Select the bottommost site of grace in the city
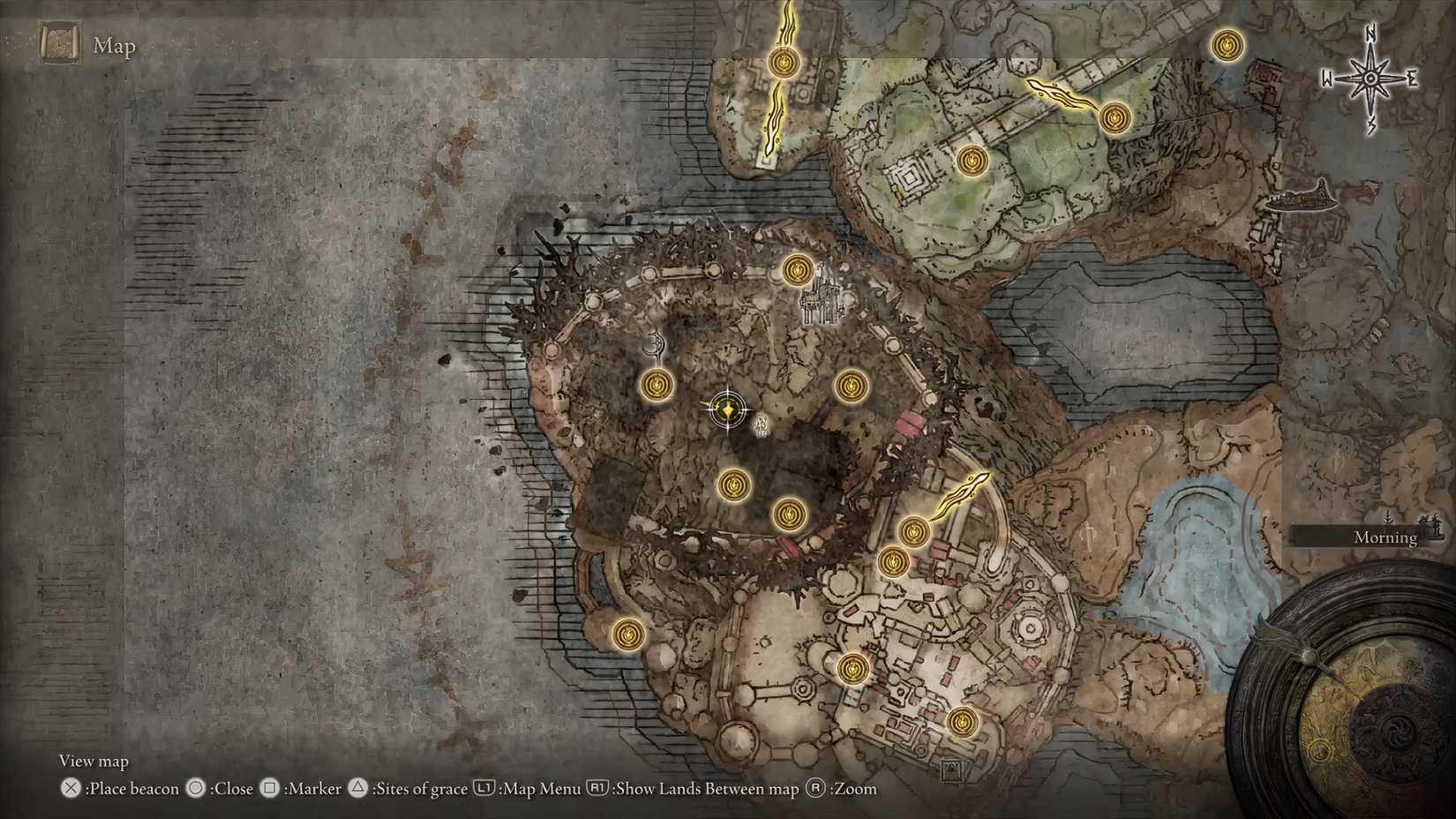This screenshot has width=1456, height=819. tap(962, 722)
